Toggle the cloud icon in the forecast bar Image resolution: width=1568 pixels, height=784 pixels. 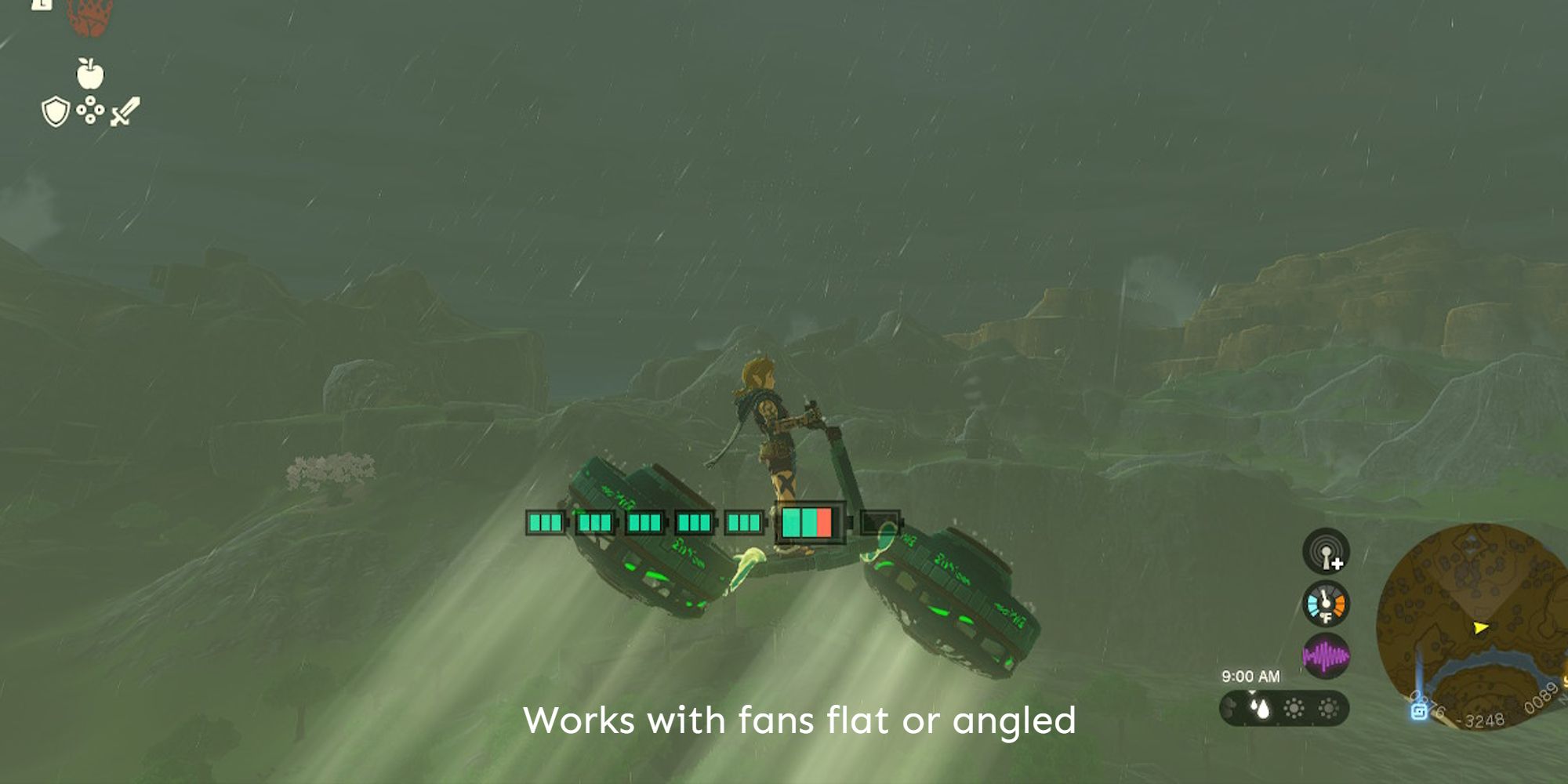pos(1231,709)
